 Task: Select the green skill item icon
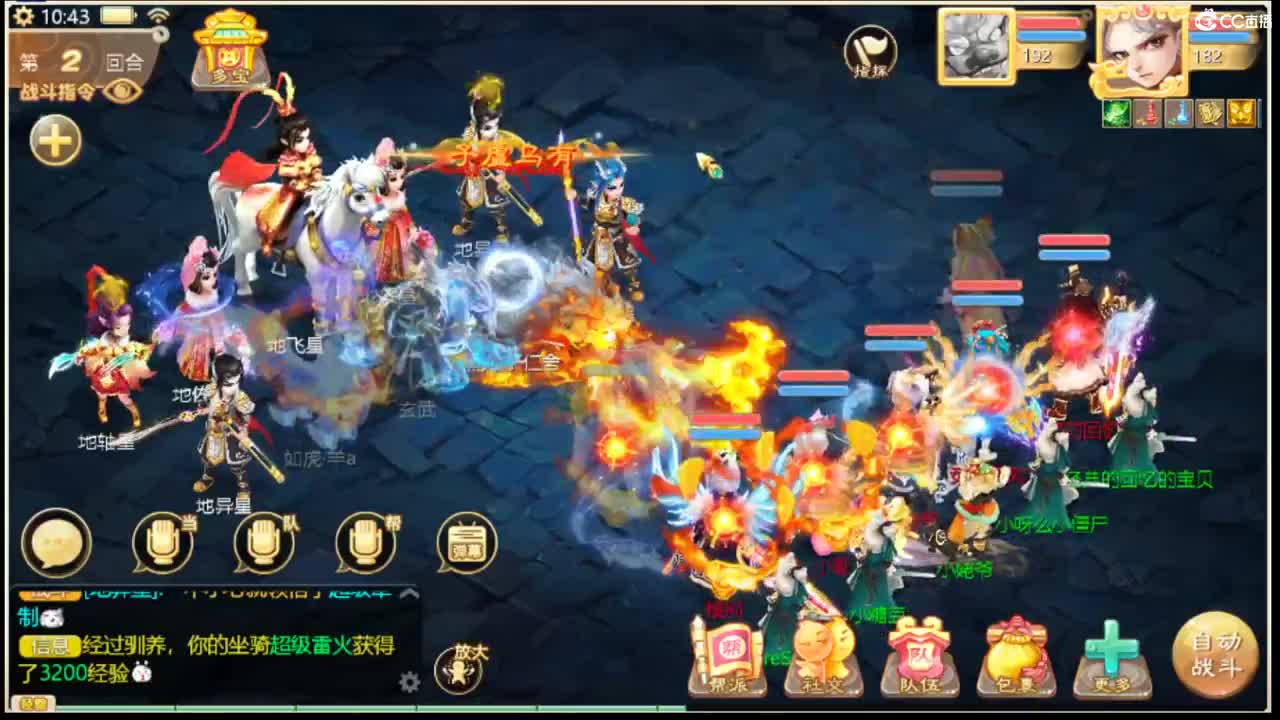pyautogui.click(x=1117, y=113)
